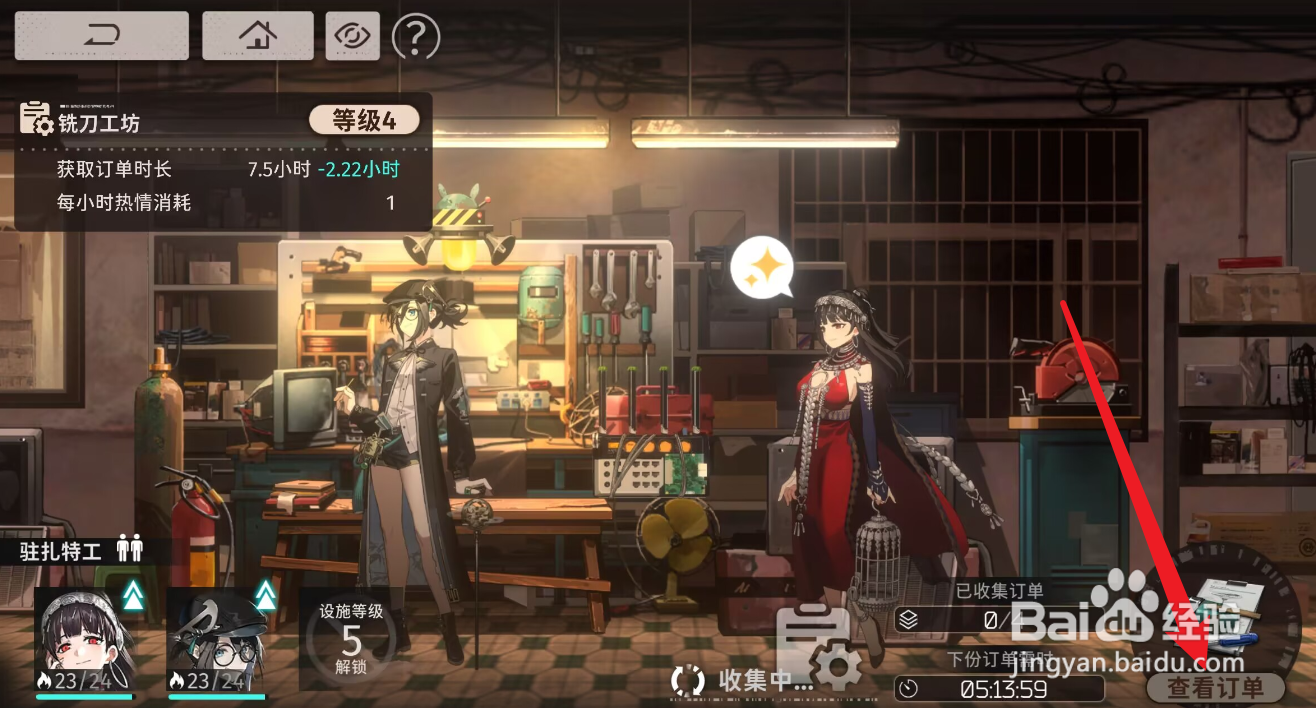Go back using the return arrow button

click(x=101, y=36)
